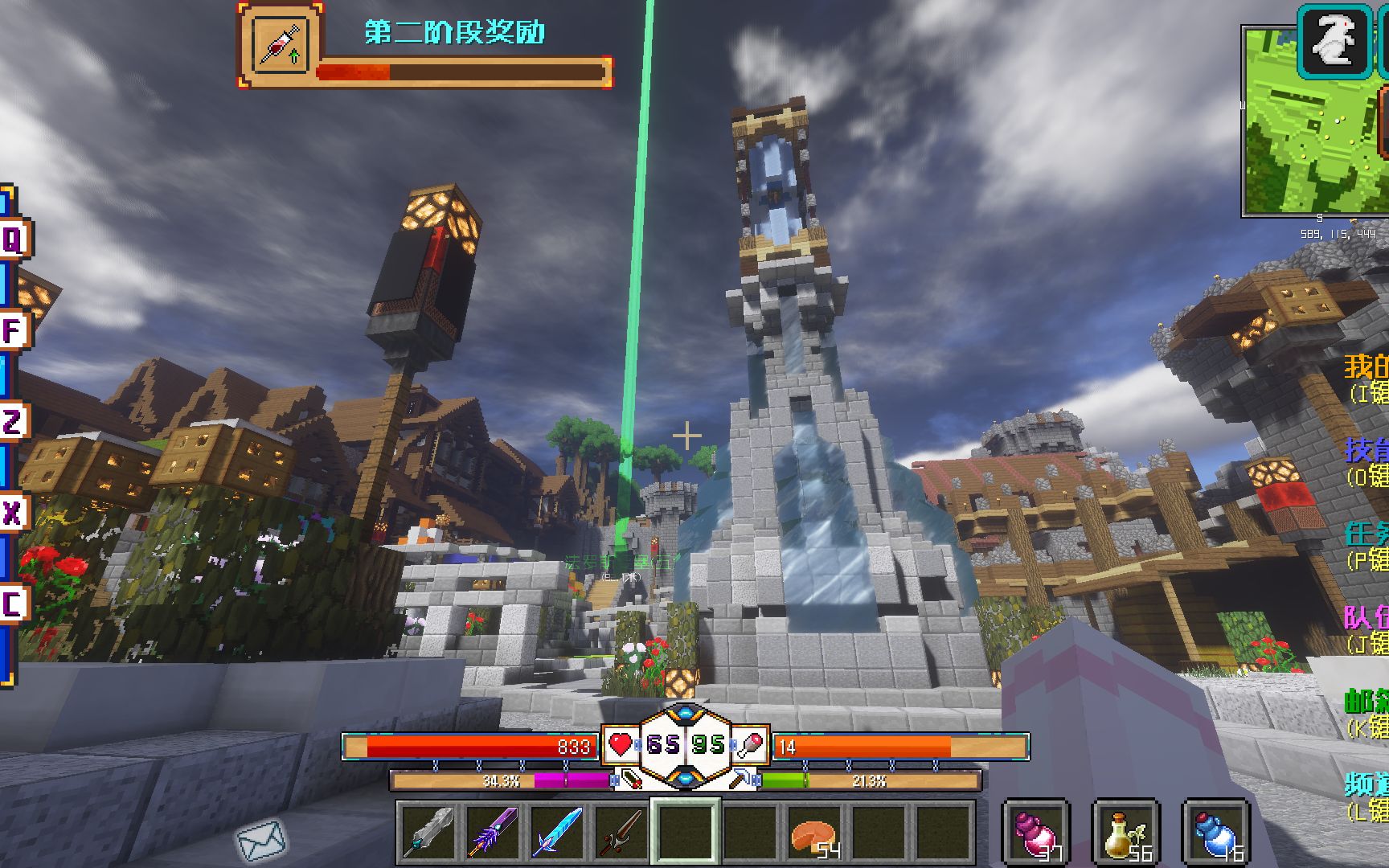The image size is (1389, 868).
Task: Click the syringe quest icon top-left
Action: [x=278, y=43]
